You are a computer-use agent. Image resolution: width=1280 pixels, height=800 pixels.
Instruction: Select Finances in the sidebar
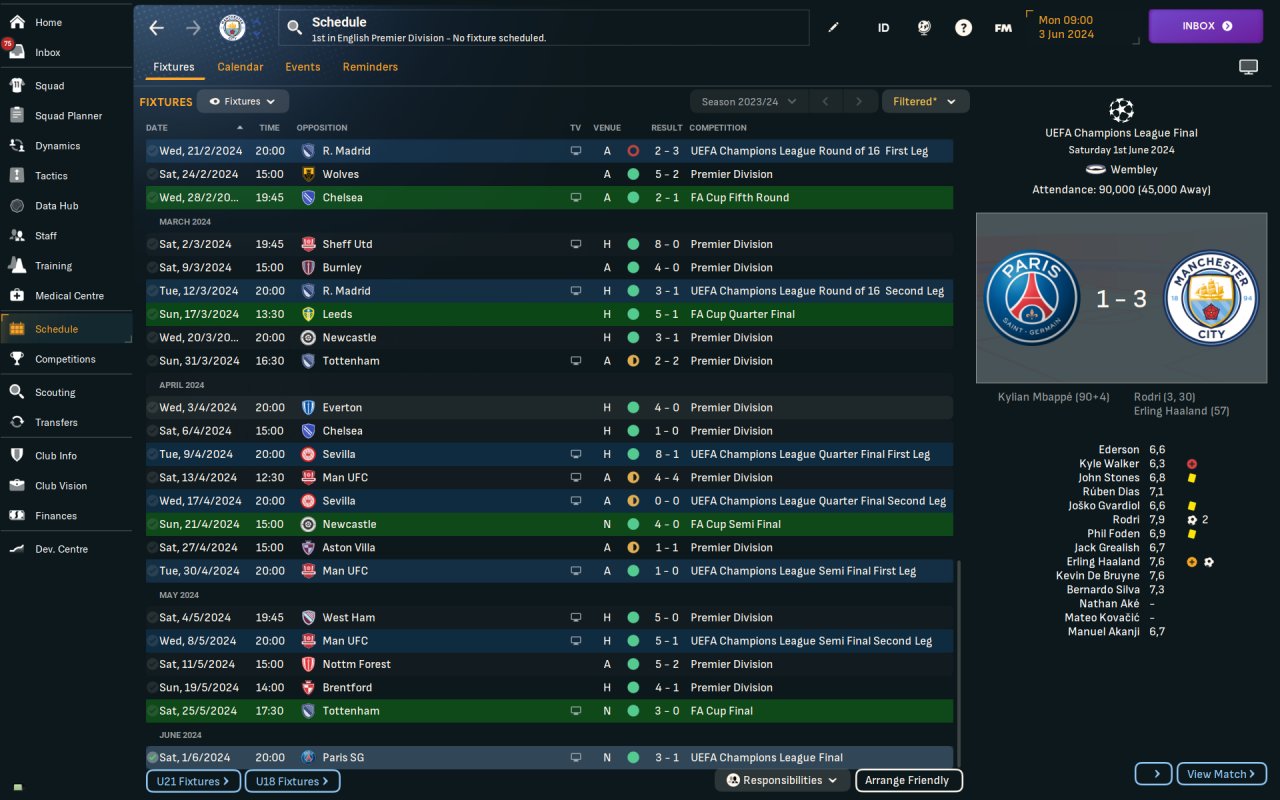[x=55, y=516]
